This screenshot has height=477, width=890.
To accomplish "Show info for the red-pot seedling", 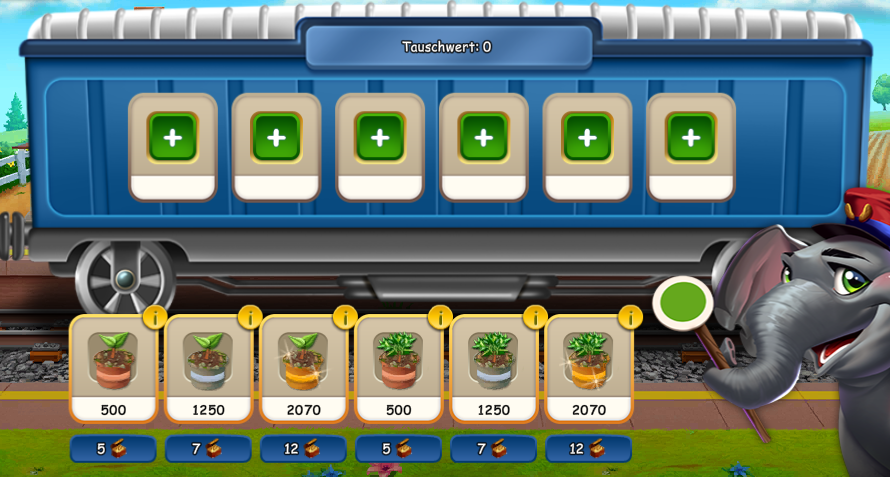I will (x=155, y=317).
